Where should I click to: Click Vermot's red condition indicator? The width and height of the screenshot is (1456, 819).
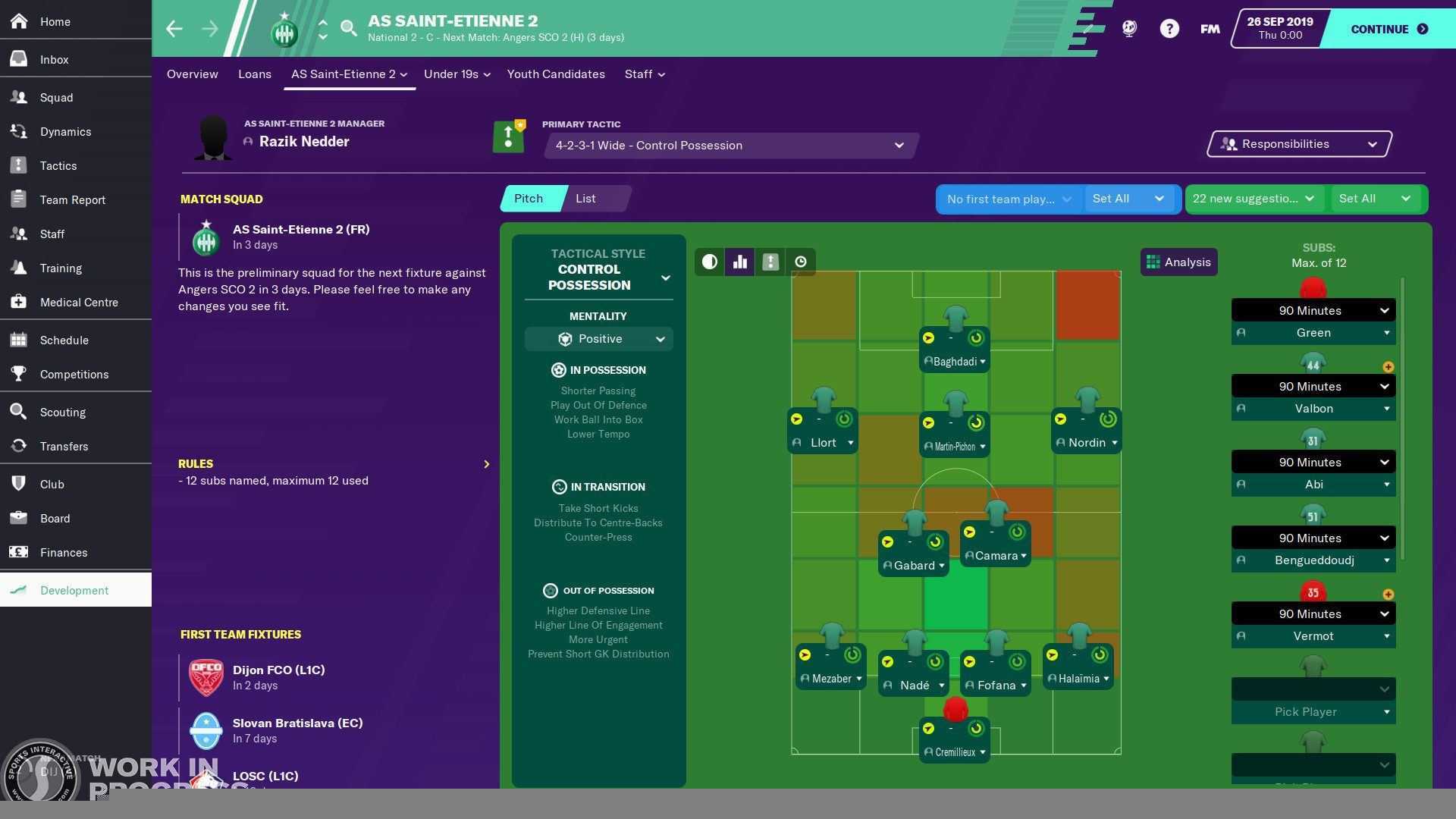click(1313, 592)
